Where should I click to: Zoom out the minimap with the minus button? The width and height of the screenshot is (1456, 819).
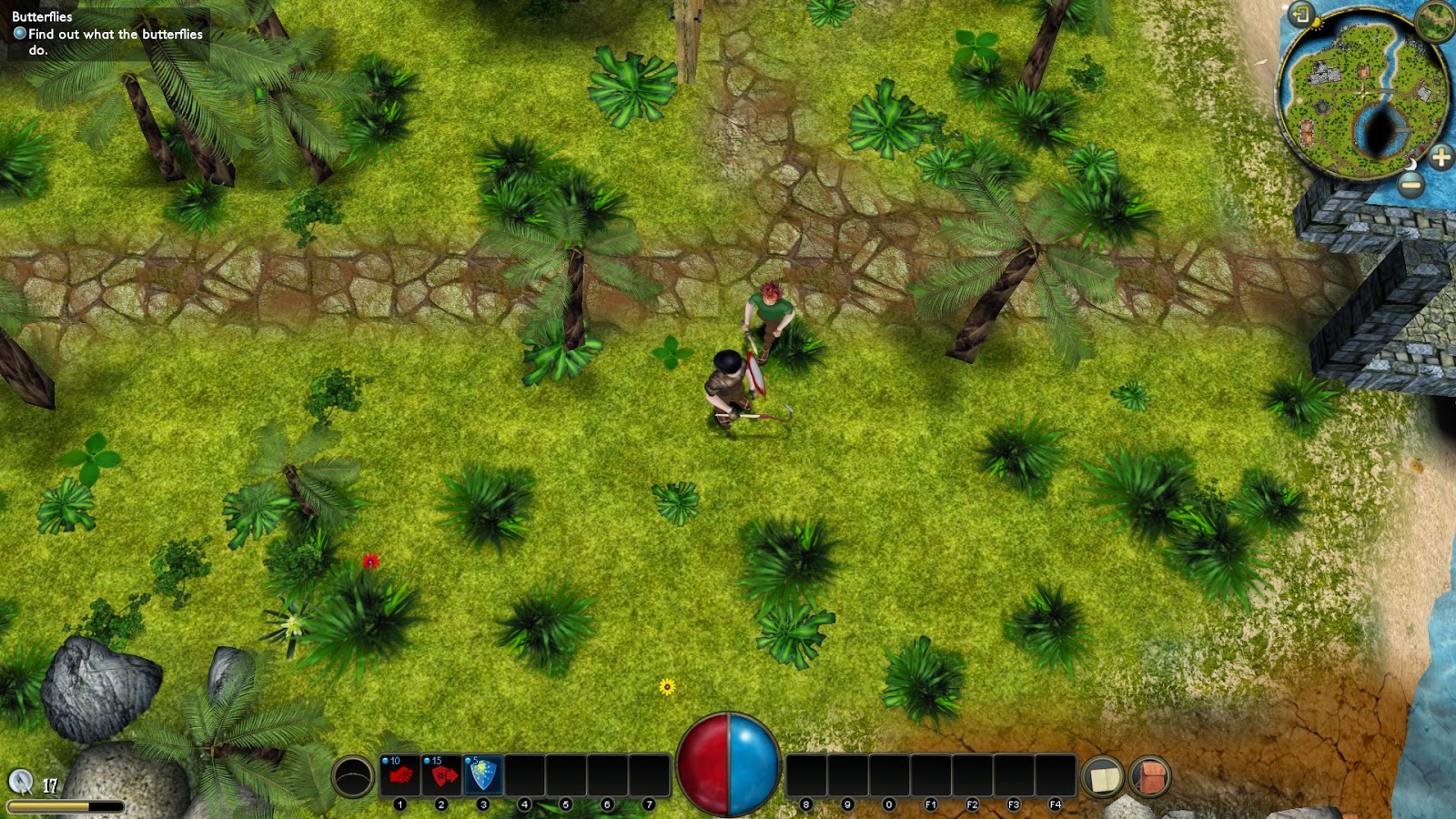1410,185
